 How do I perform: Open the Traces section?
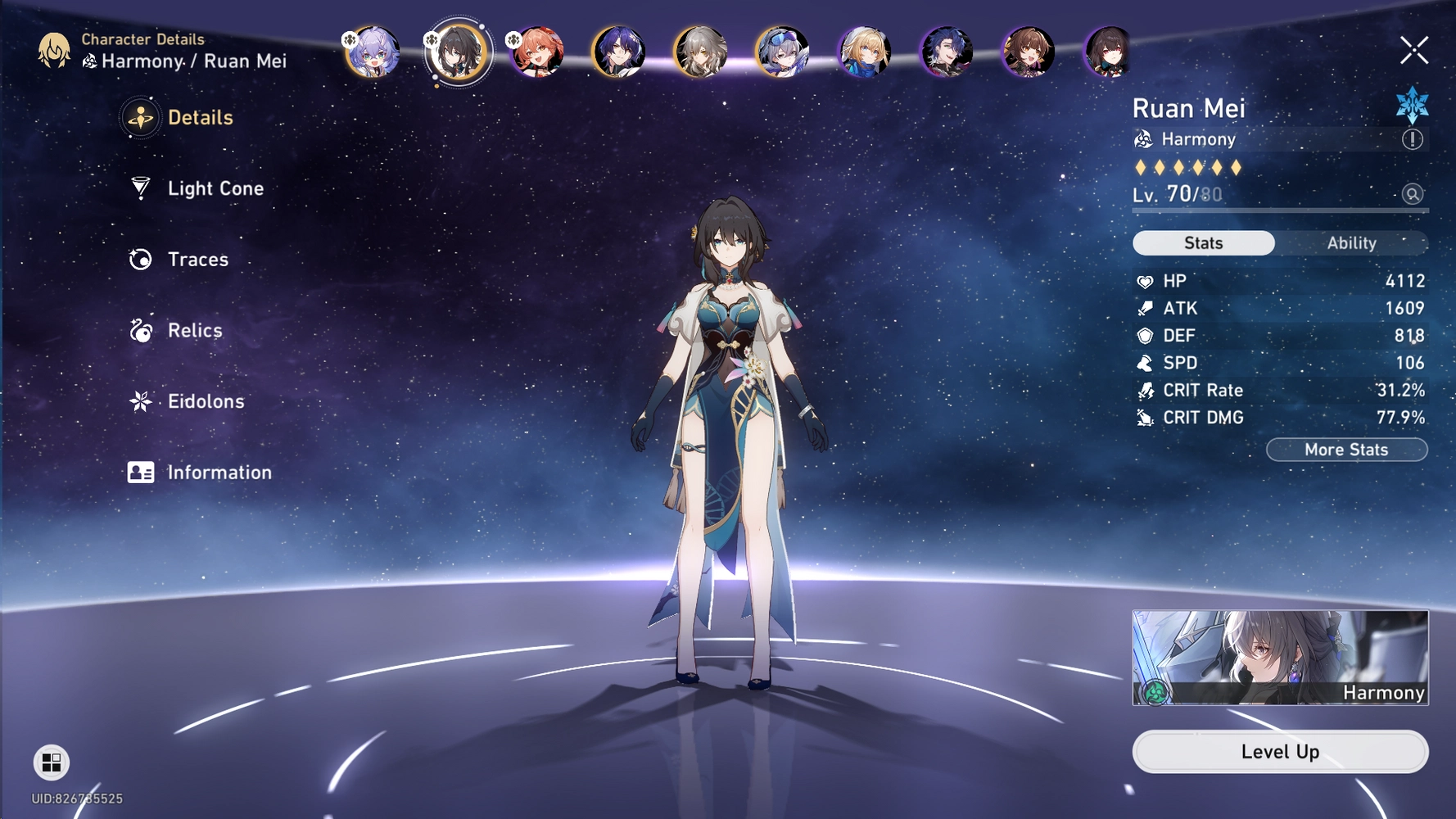pyautogui.click(x=197, y=259)
